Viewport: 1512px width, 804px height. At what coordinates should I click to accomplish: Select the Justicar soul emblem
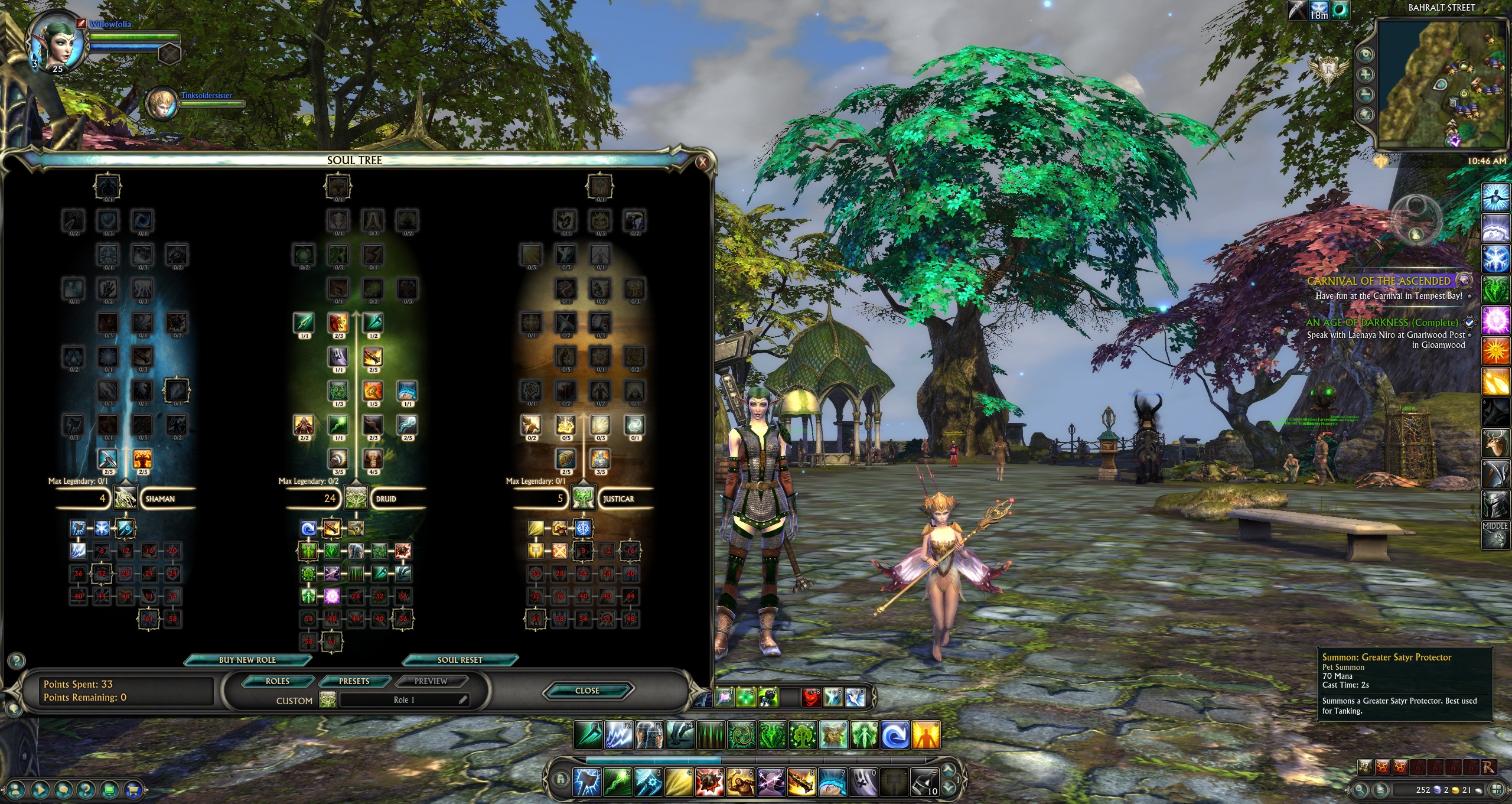coord(583,499)
